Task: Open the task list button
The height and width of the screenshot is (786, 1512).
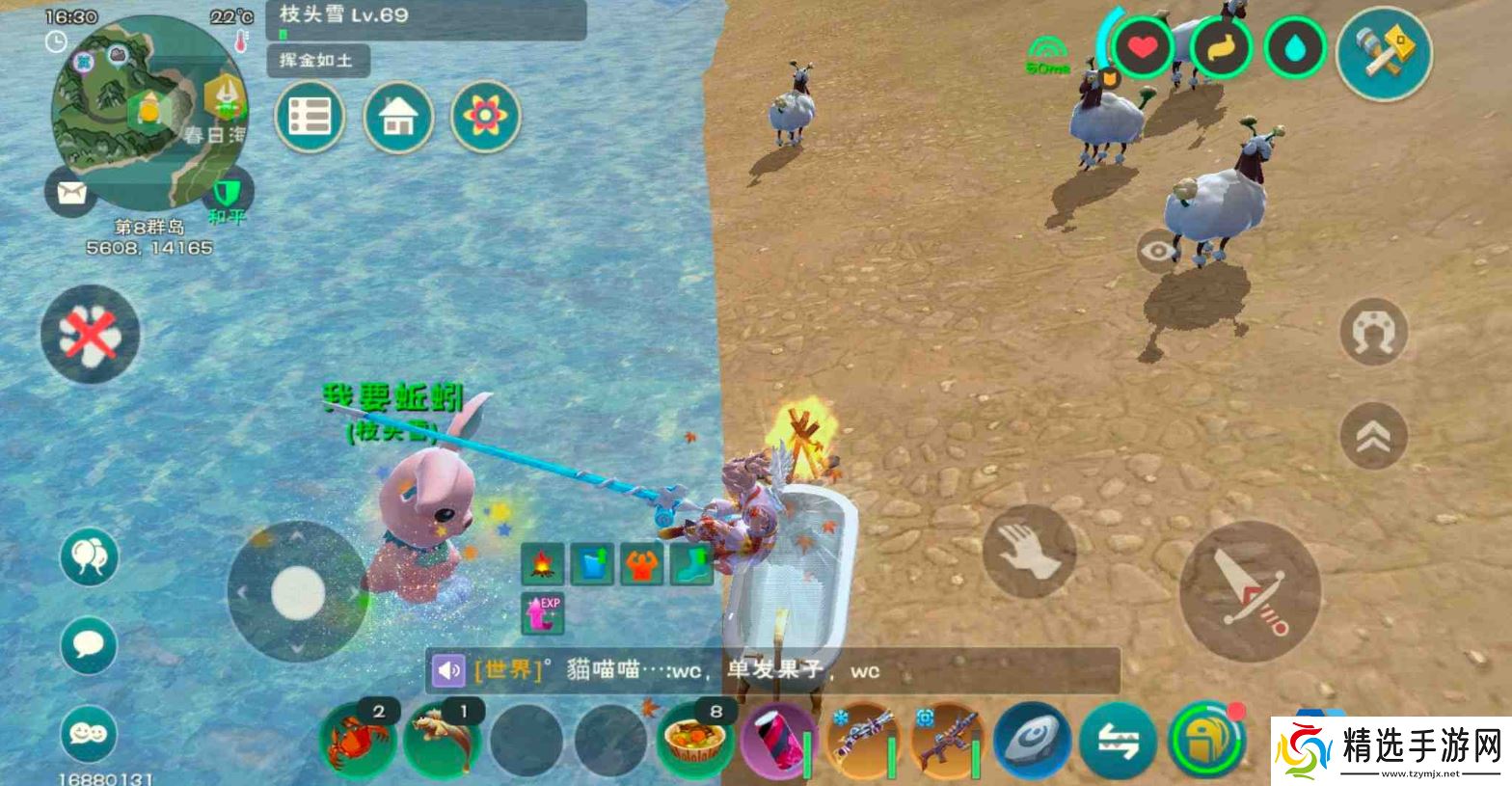Action: (310, 118)
